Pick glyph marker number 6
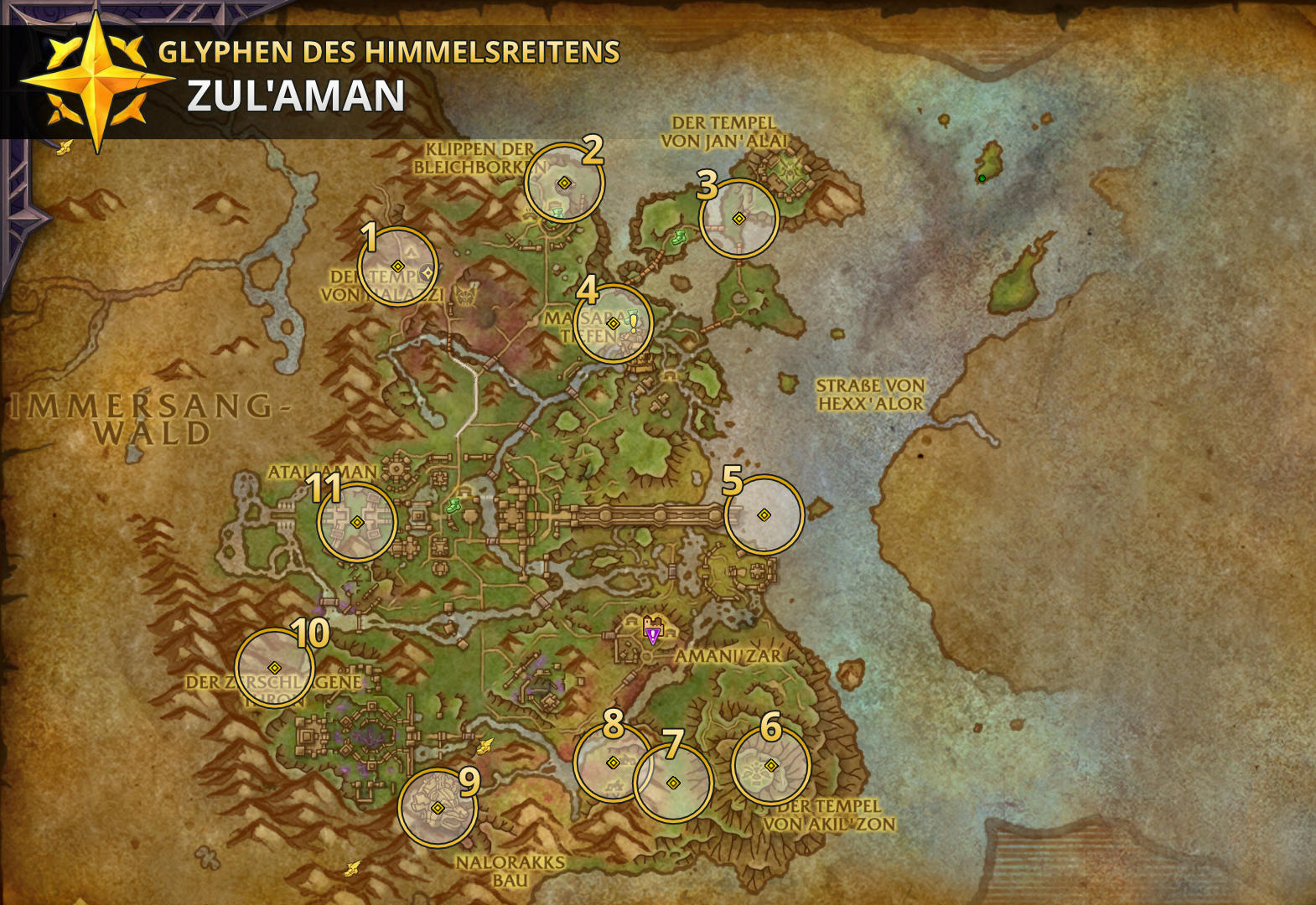 point(770,765)
